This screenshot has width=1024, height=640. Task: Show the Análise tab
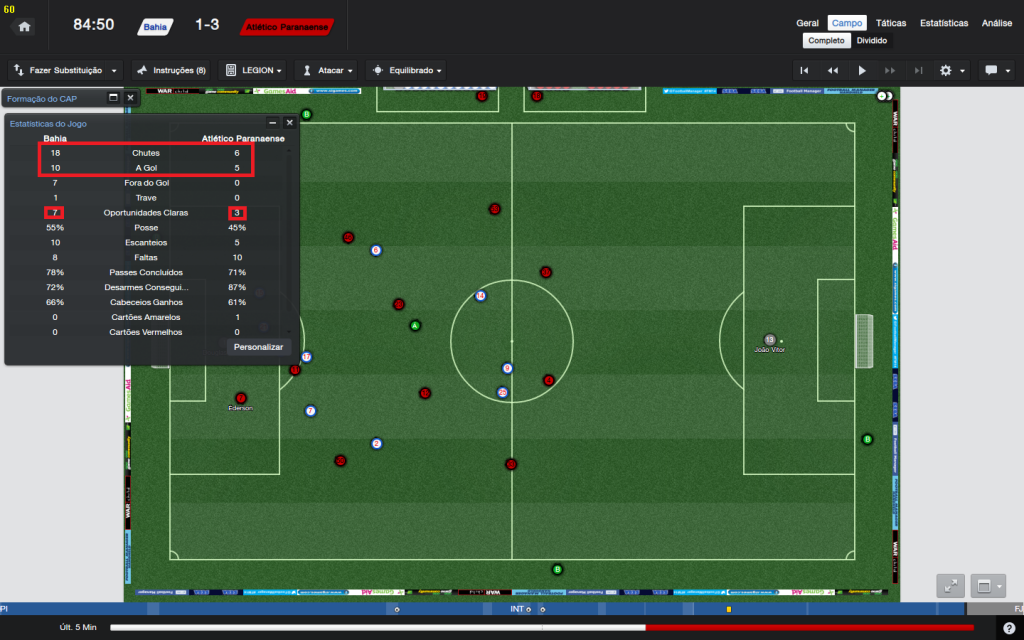[x=996, y=22]
